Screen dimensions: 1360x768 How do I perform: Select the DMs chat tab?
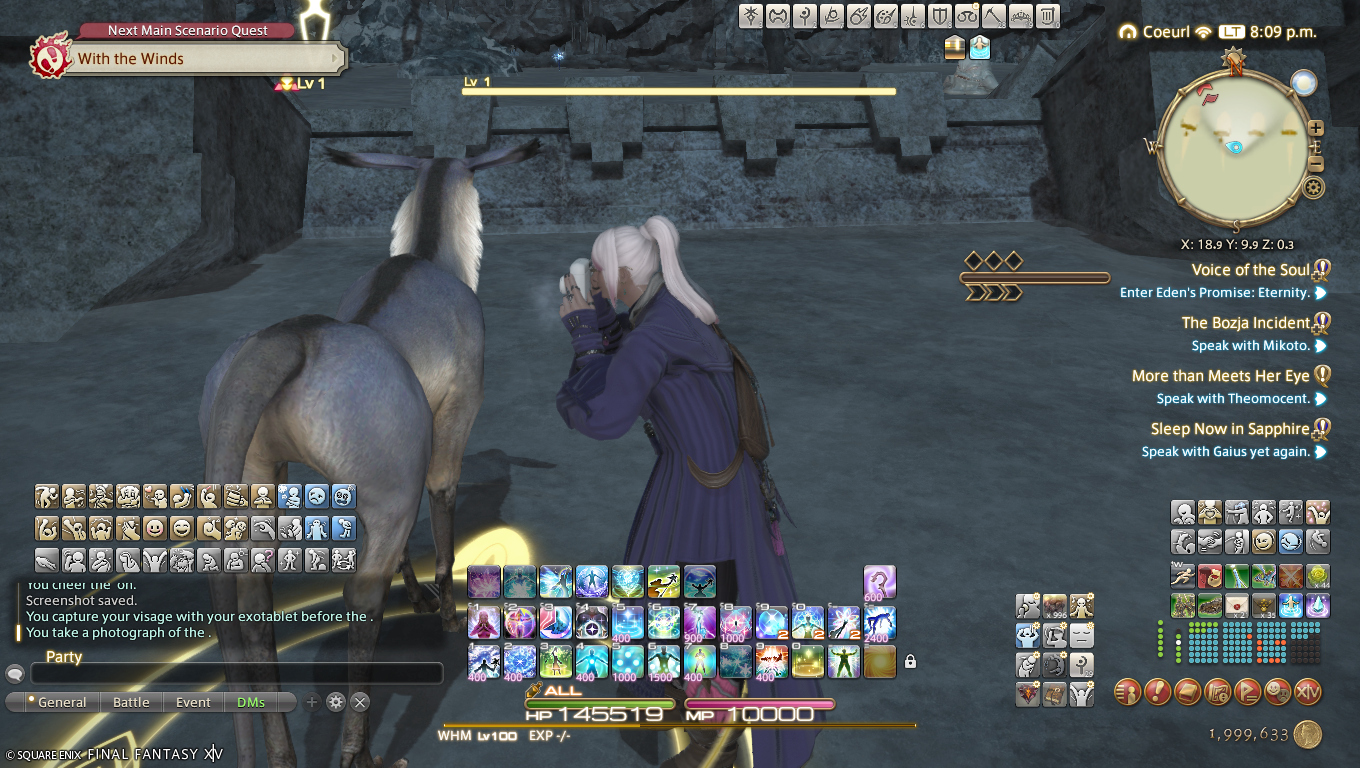pyautogui.click(x=251, y=702)
